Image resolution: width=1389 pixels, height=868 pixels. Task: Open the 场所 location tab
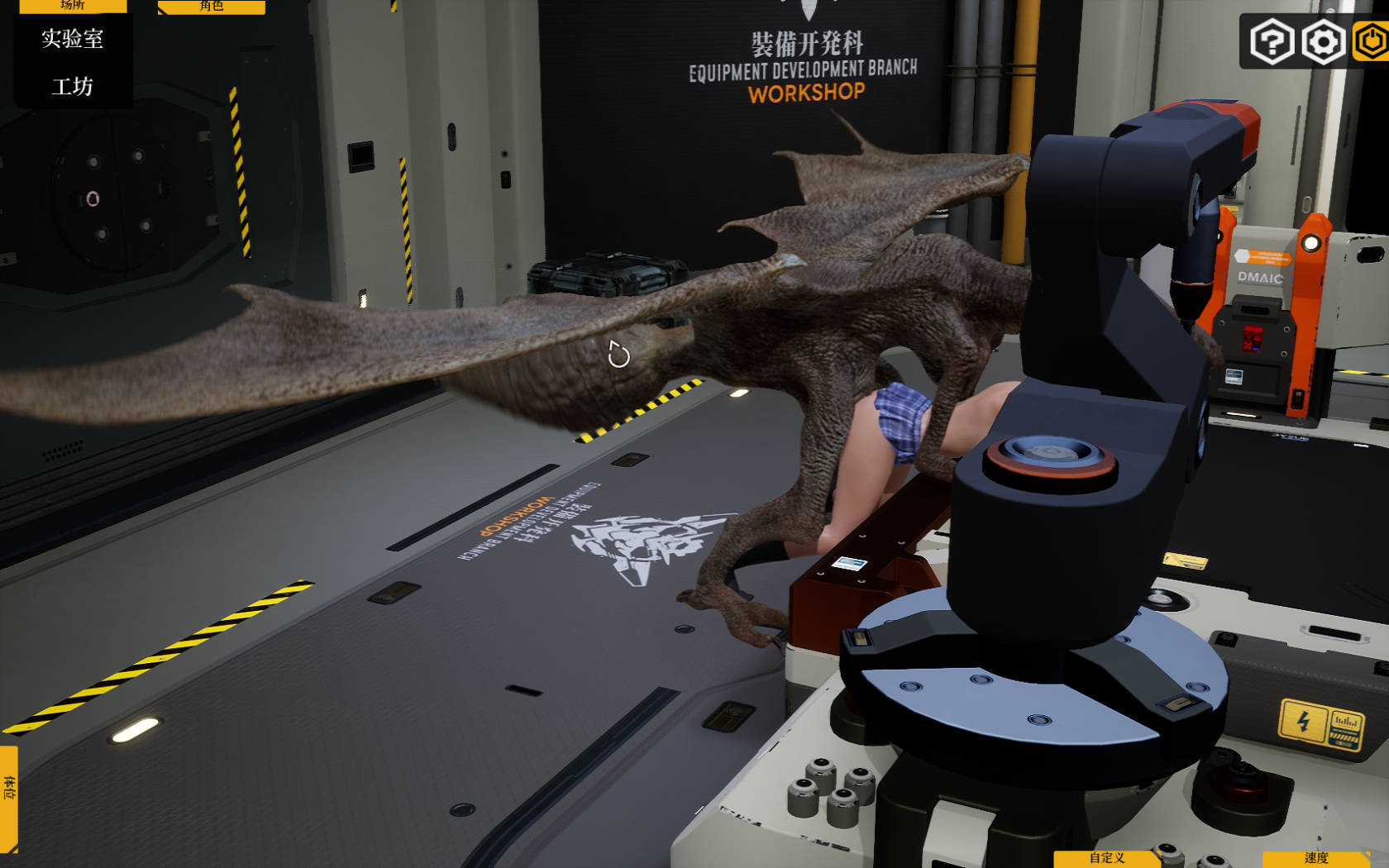click(x=73, y=6)
